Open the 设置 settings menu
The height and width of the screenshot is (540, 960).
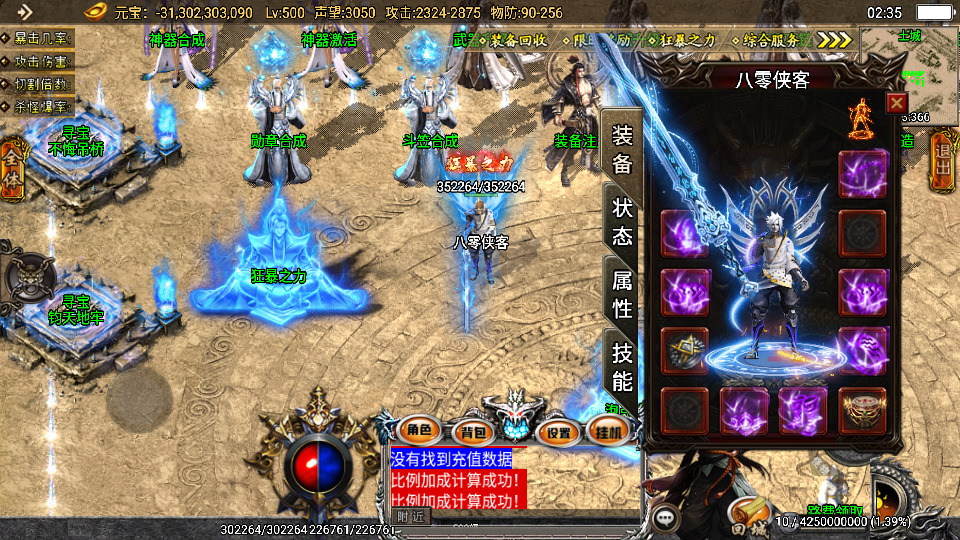559,432
